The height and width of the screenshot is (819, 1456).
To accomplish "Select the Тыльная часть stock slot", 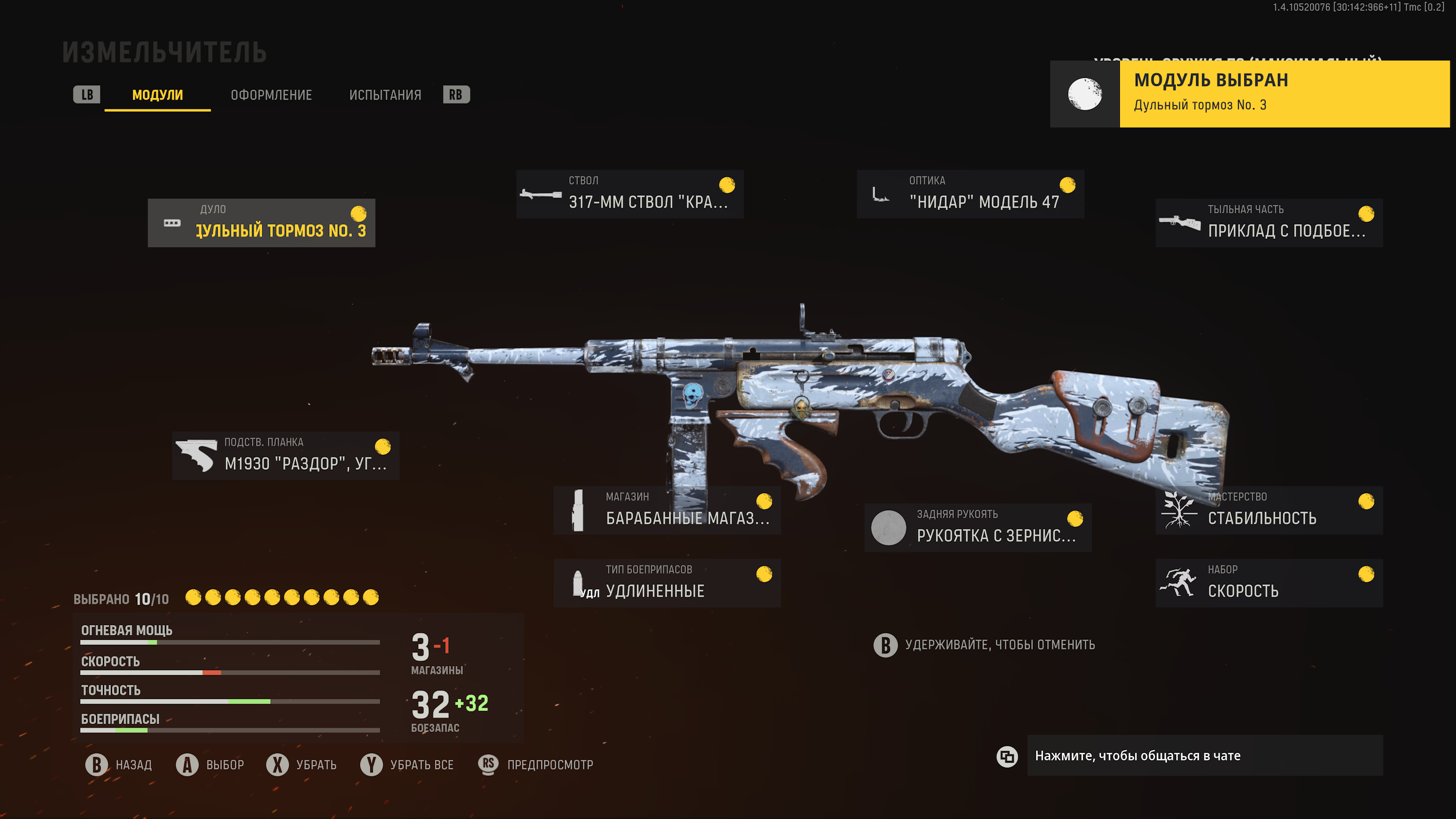I will click(x=1269, y=223).
